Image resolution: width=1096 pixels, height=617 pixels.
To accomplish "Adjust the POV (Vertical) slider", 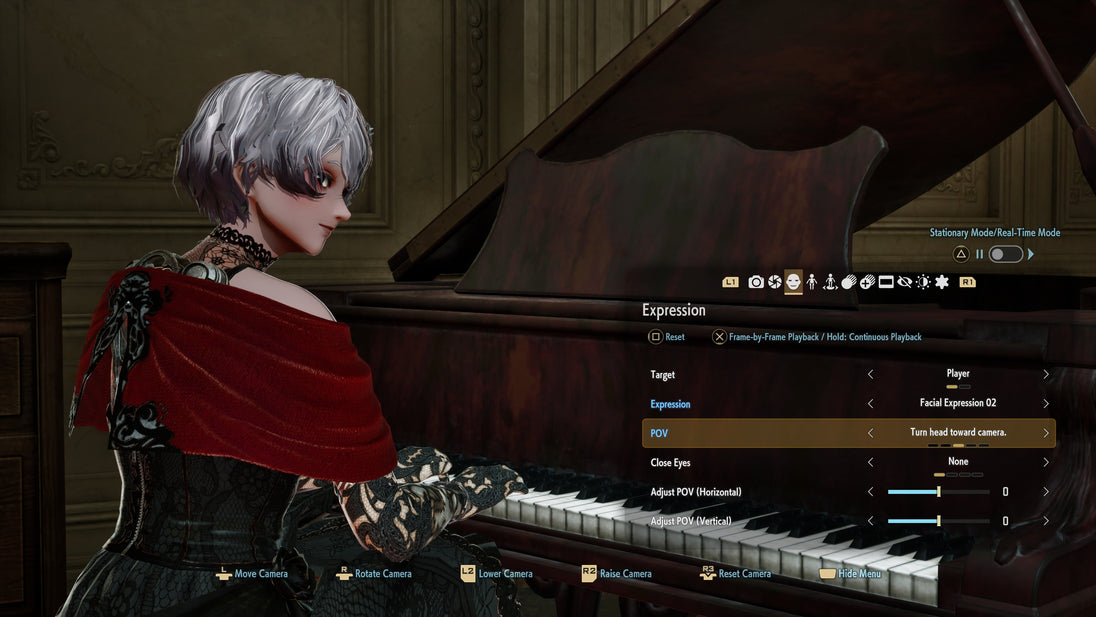I will click(938, 521).
